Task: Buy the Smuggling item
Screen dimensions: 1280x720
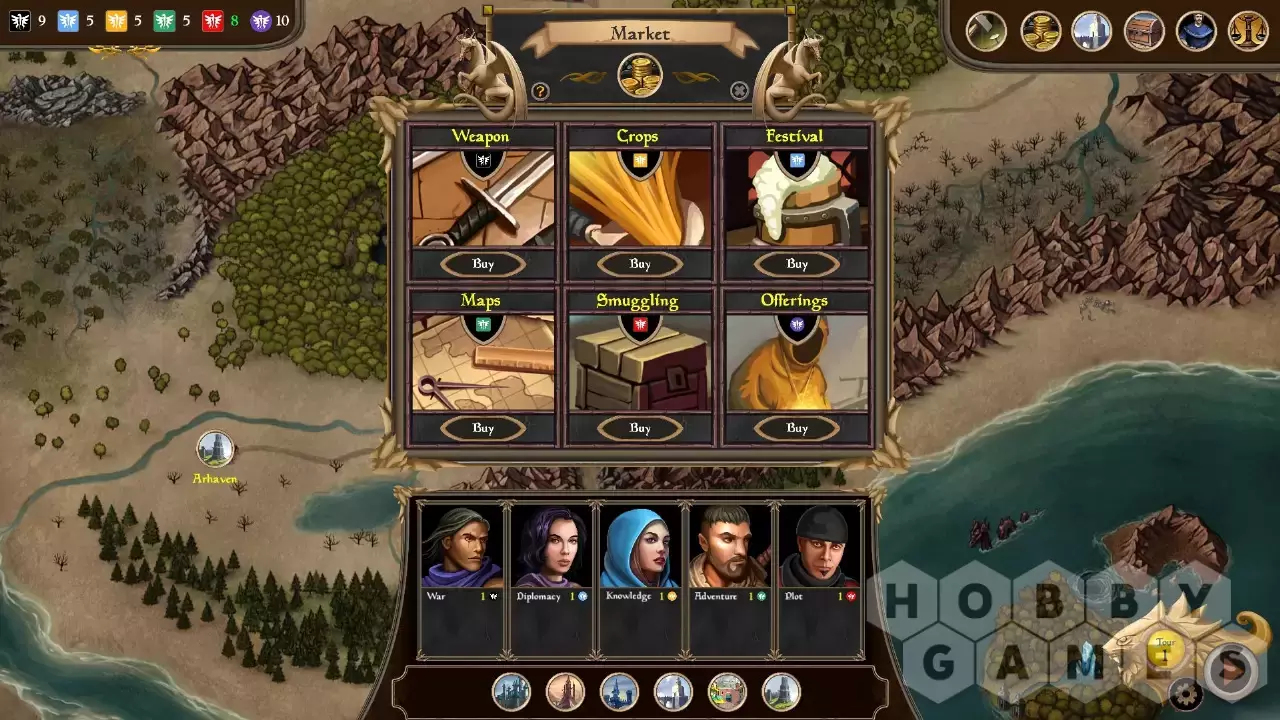Action: (640, 428)
